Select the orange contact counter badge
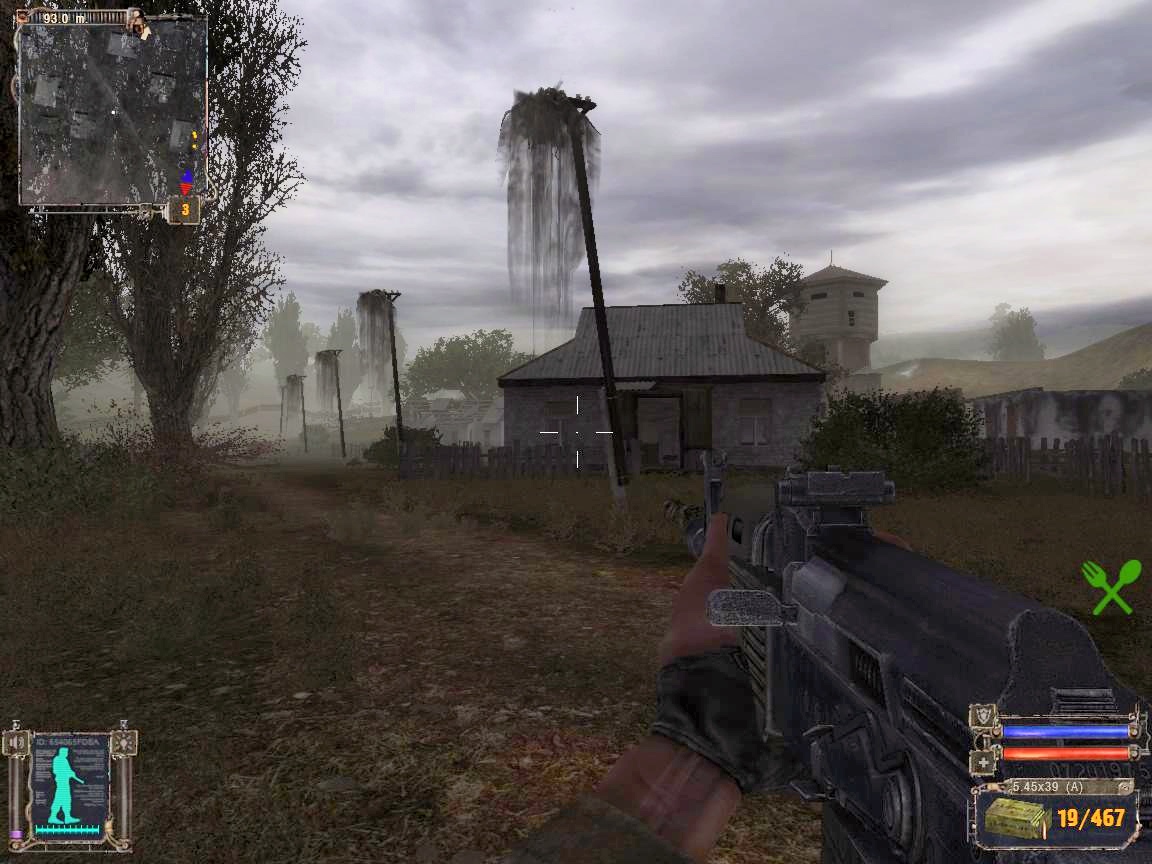The width and height of the screenshot is (1152, 864). [184, 210]
